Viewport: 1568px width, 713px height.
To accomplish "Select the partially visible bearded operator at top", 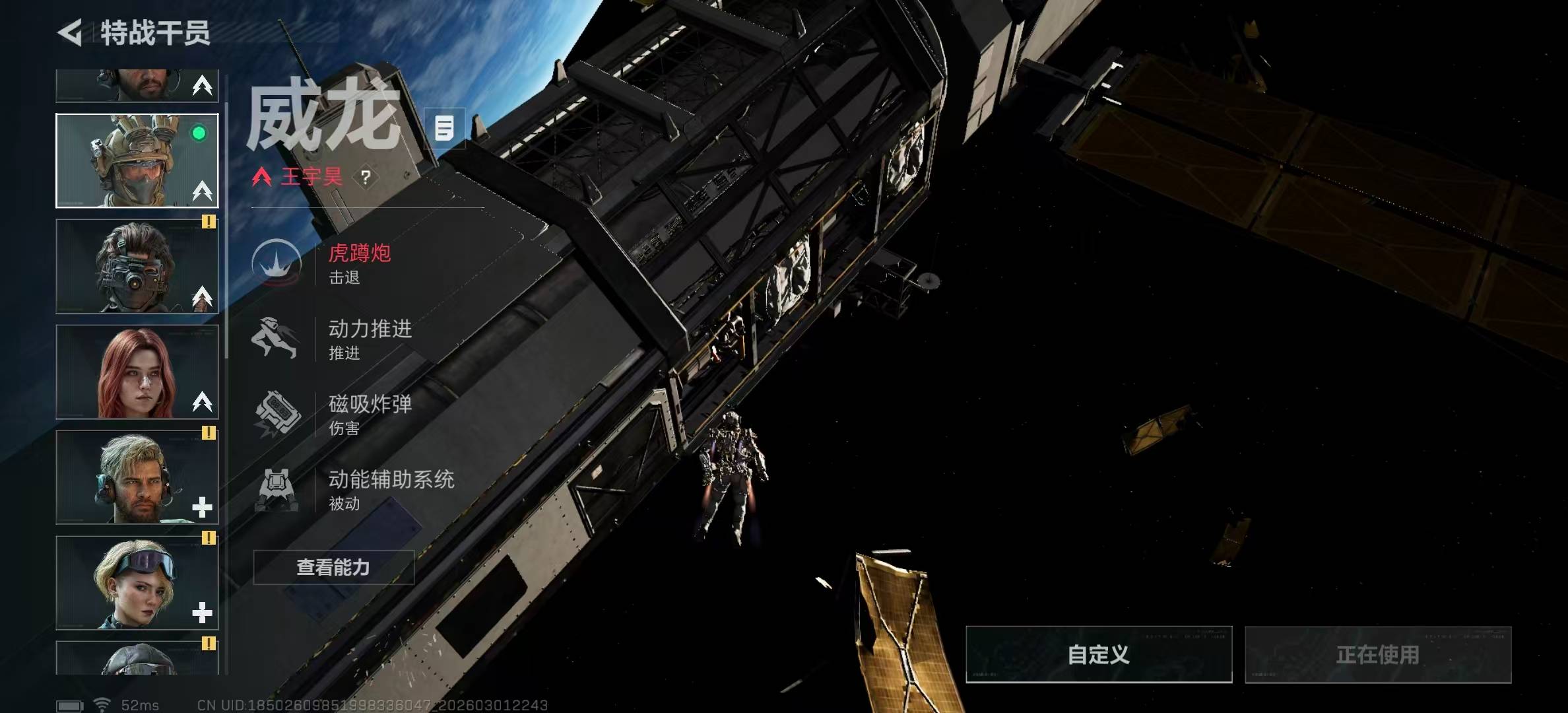I will (137, 86).
